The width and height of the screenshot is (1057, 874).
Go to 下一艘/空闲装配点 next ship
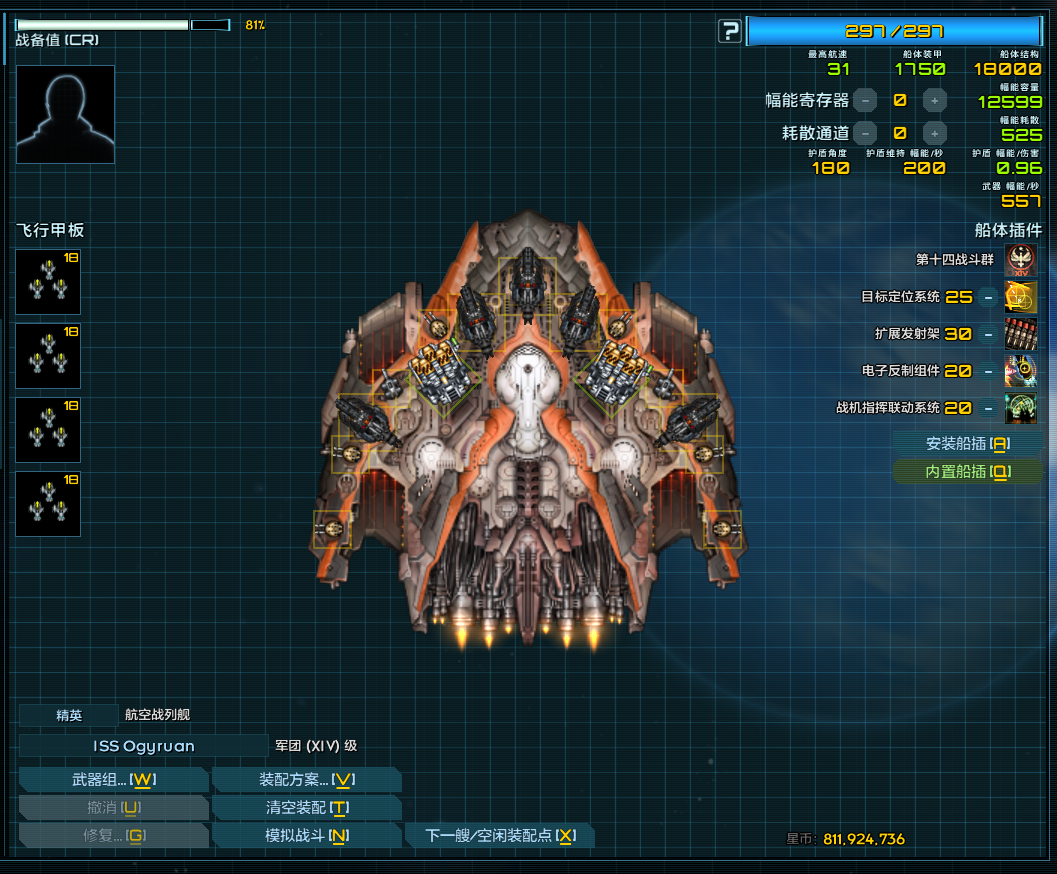coord(500,836)
